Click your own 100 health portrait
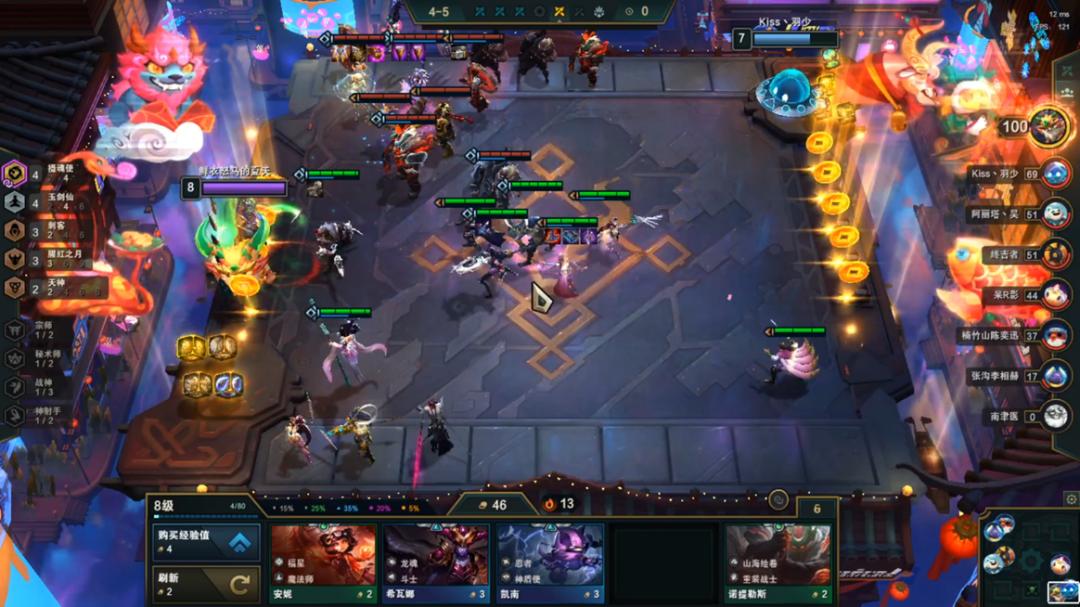Screen dimensions: 1080x607 coord(1048,126)
